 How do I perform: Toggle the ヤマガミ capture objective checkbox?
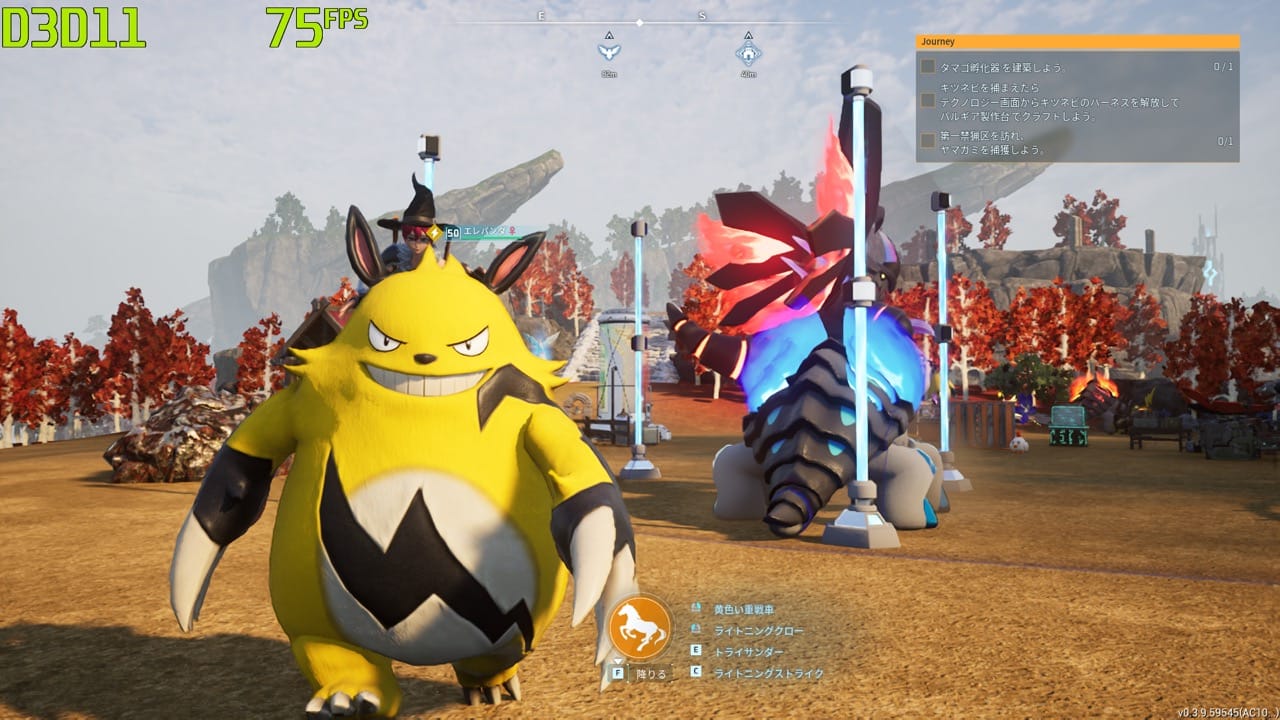928,141
